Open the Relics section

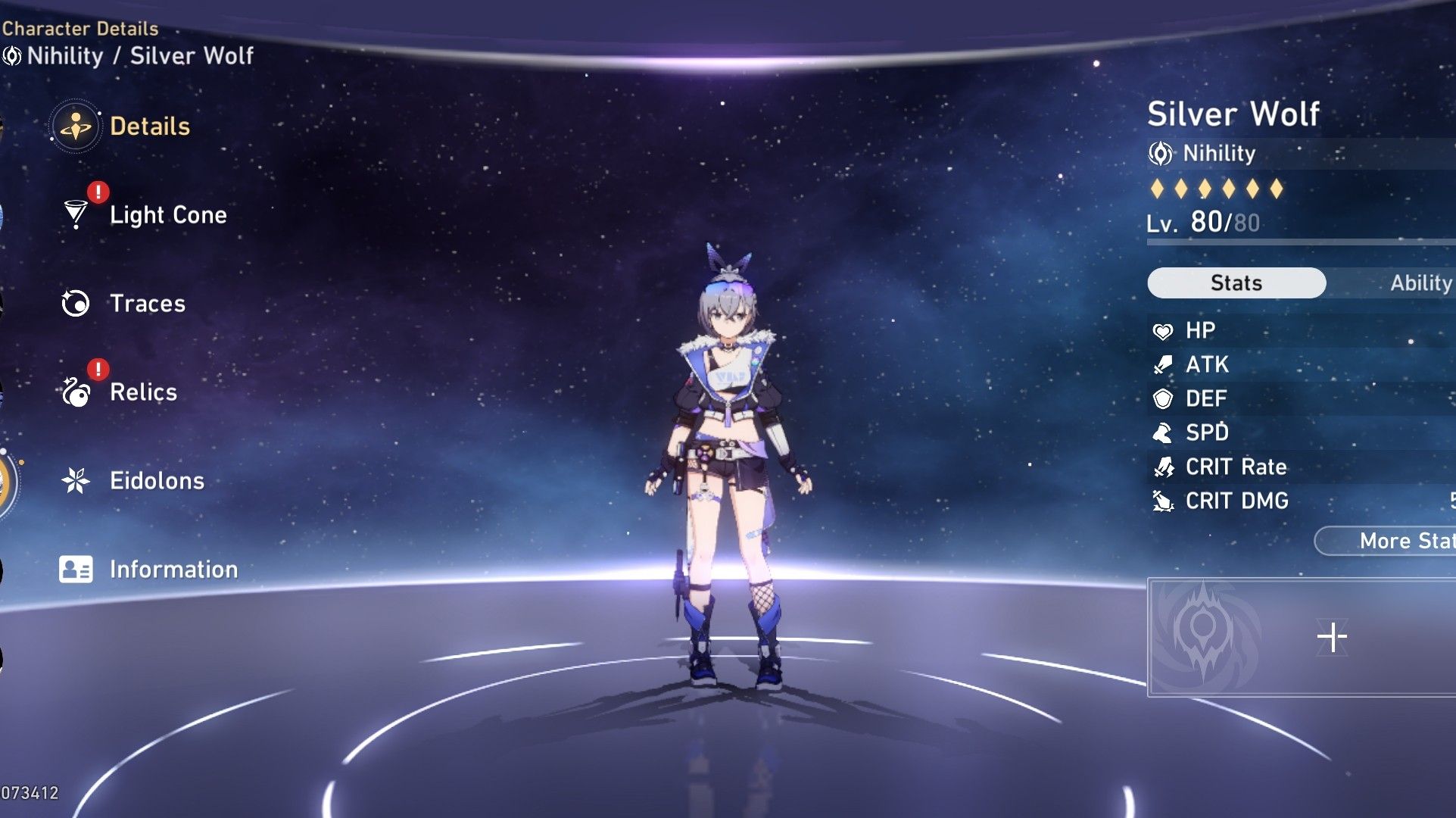tap(145, 392)
